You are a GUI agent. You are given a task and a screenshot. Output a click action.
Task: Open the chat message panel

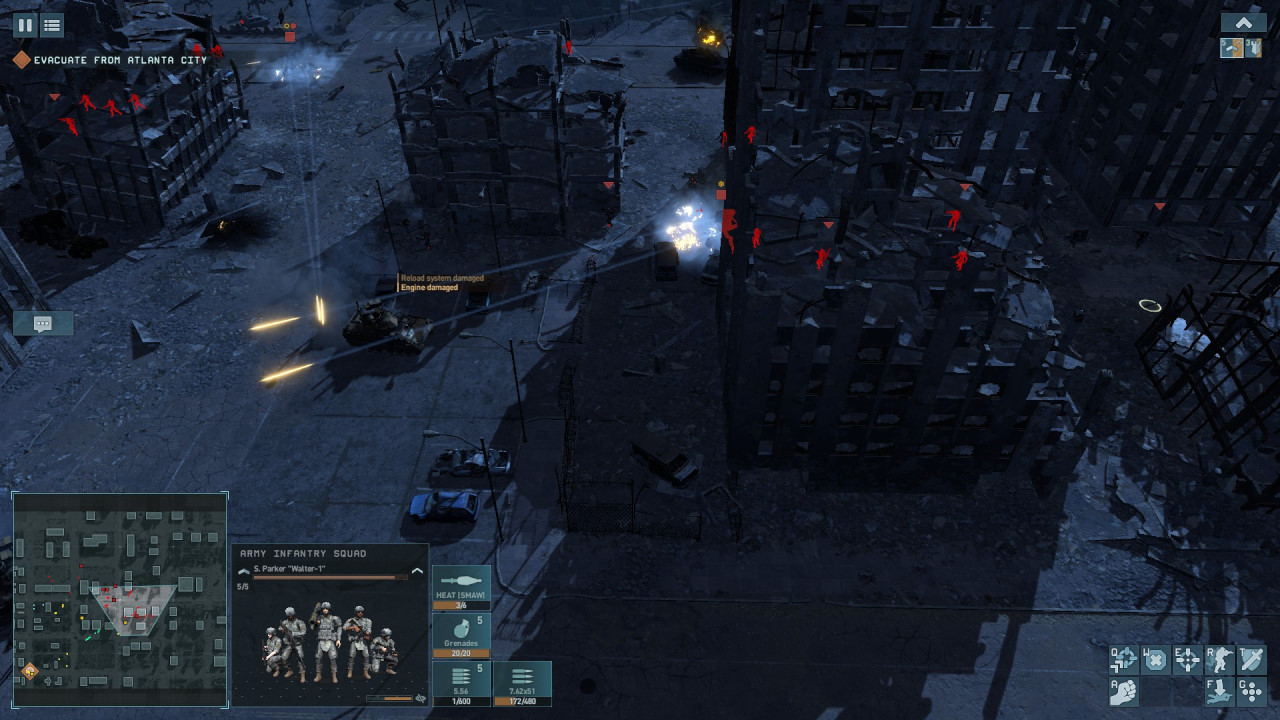click(43, 323)
